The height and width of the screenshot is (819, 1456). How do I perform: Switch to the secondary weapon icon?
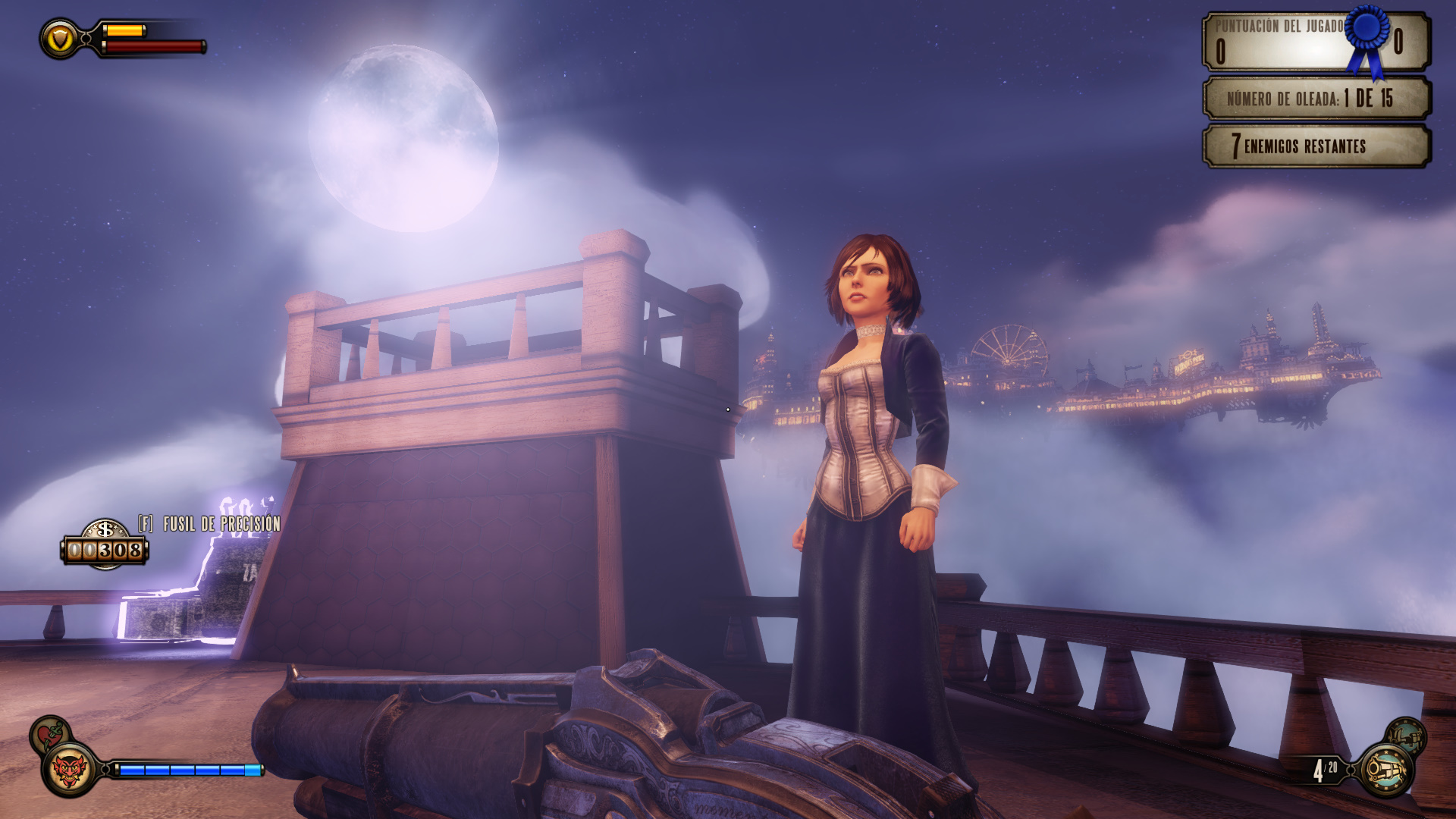pos(1405,735)
